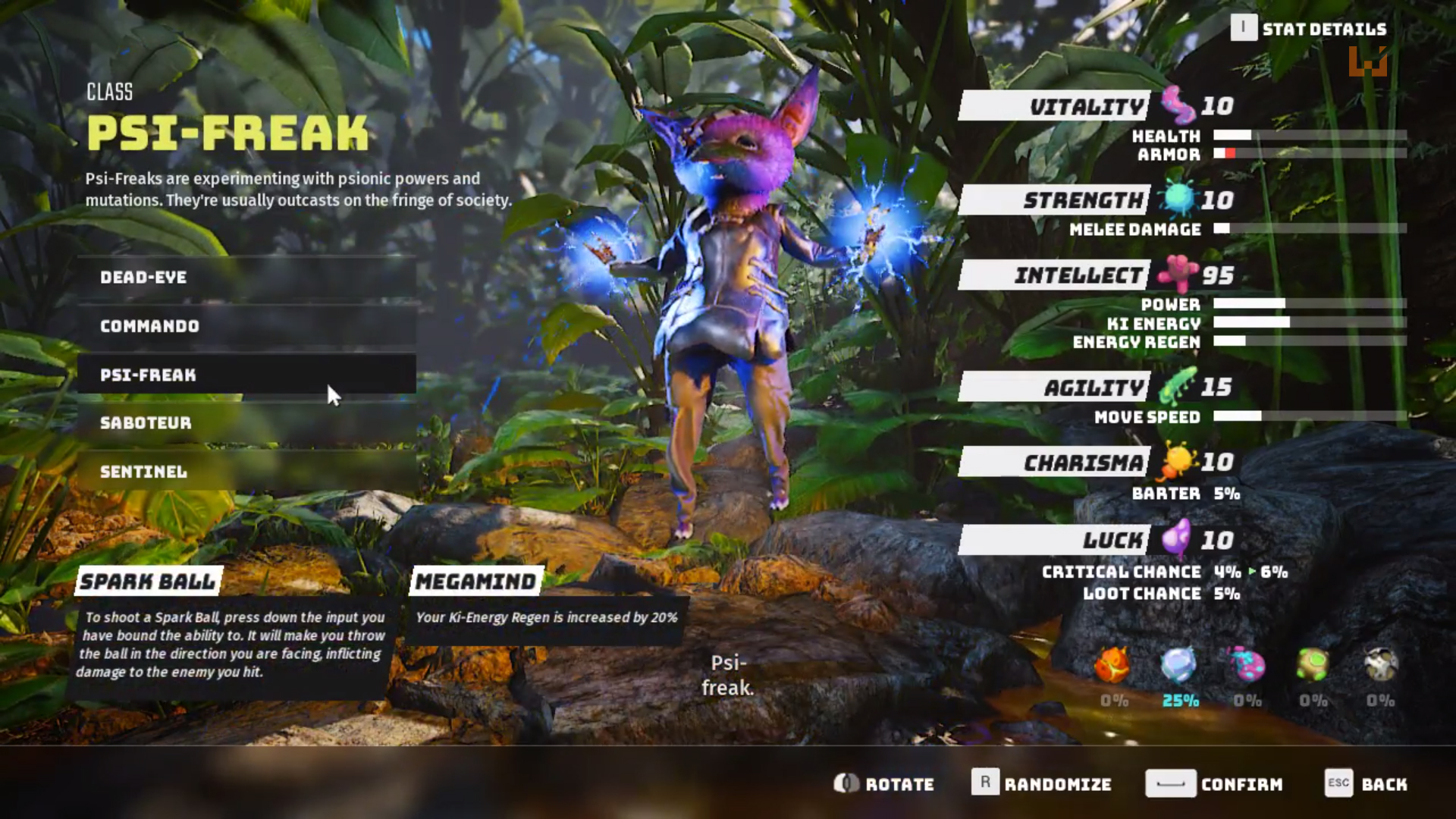Click the Rotate control
The image size is (1456, 819).
click(x=883, y=784)
